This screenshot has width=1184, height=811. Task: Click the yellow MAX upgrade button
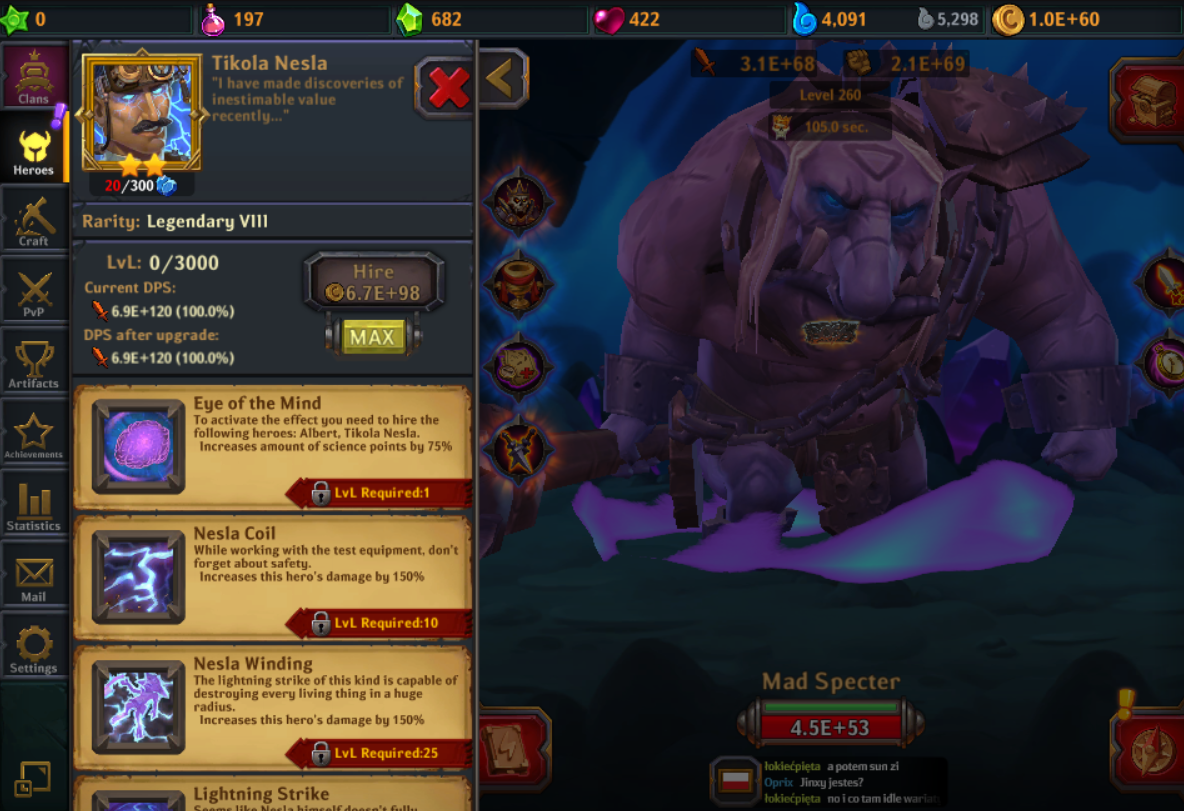pos(373,337)
